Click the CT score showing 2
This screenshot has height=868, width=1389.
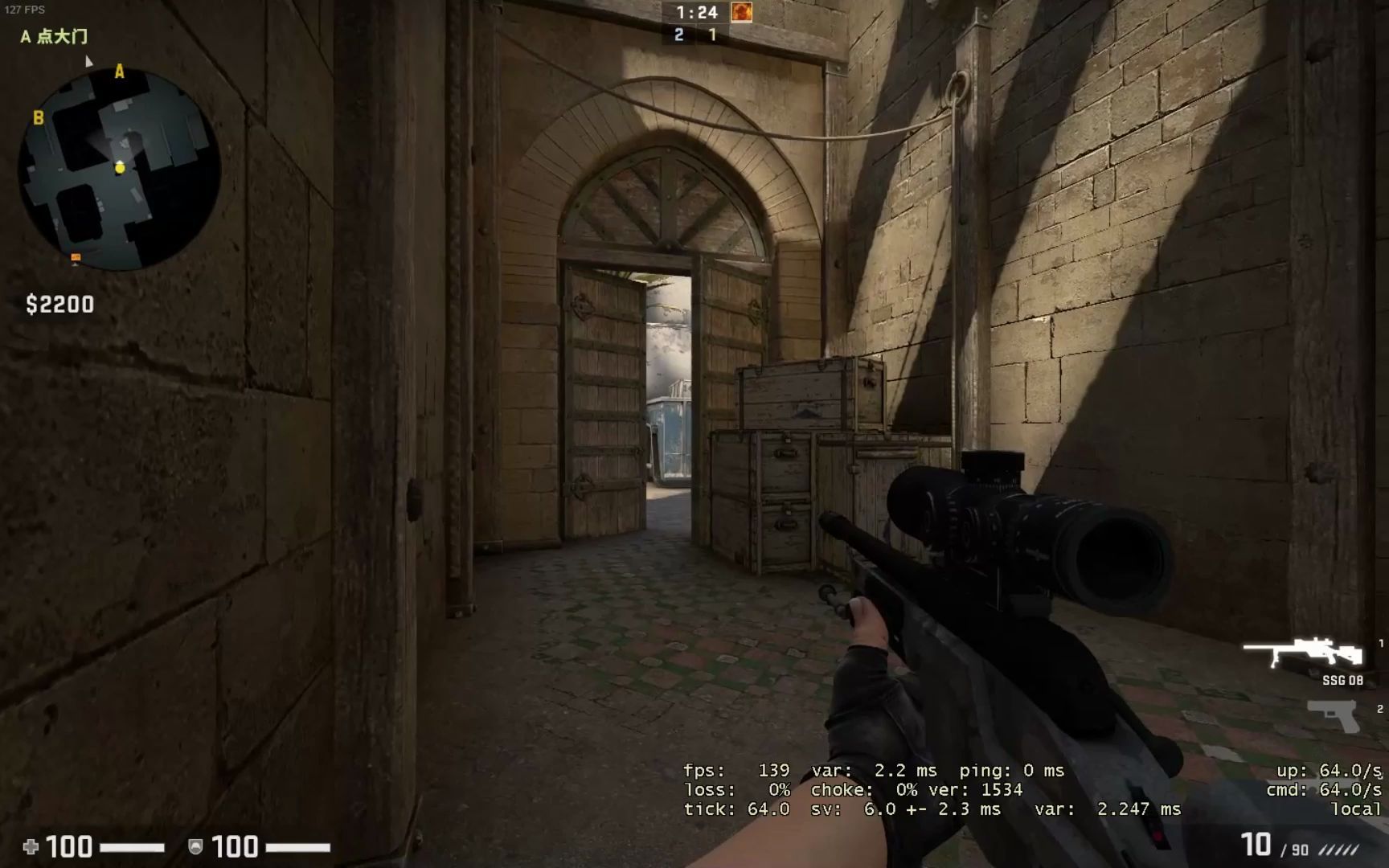tap(679, 34)
